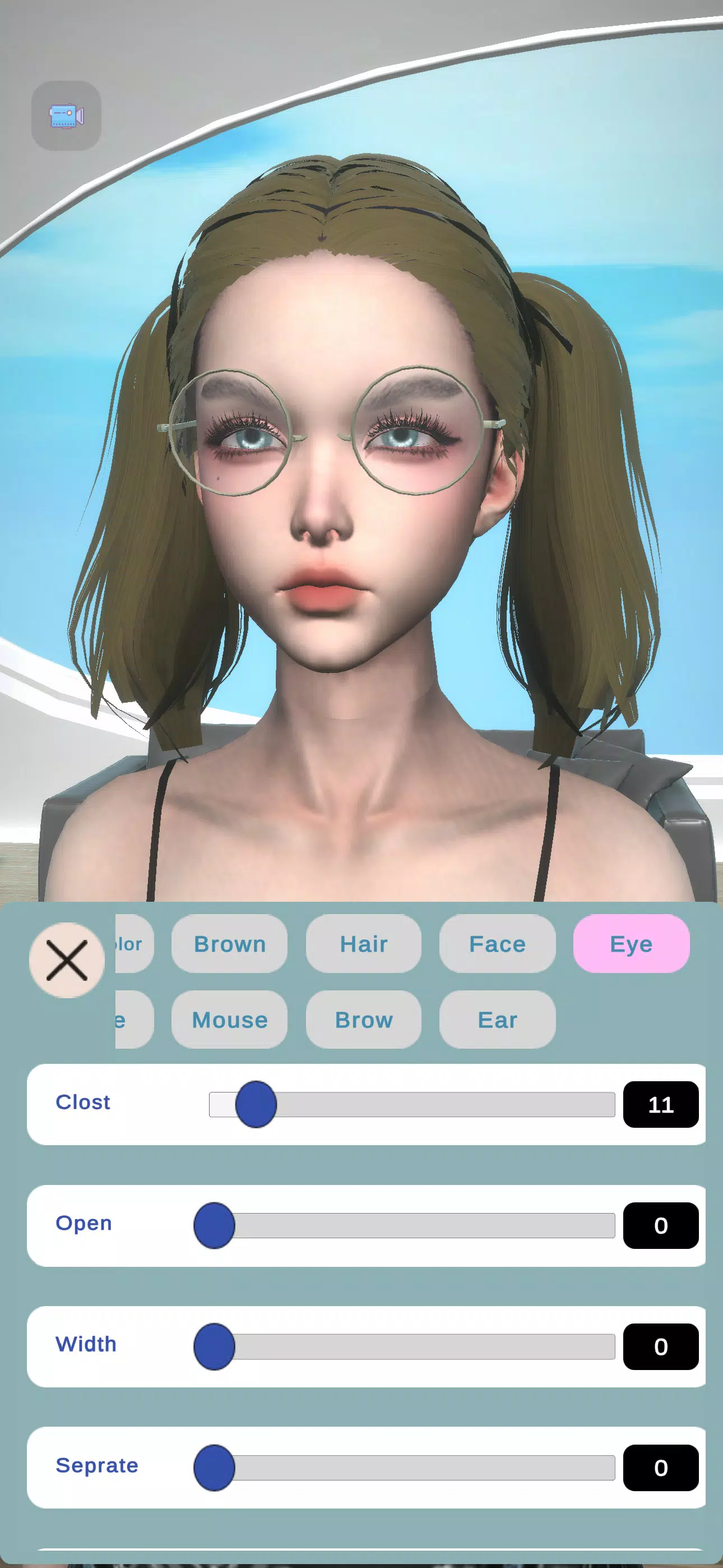Click the Width slider handle
This screenshot has width=723, height=1568.
(216, 1346)
